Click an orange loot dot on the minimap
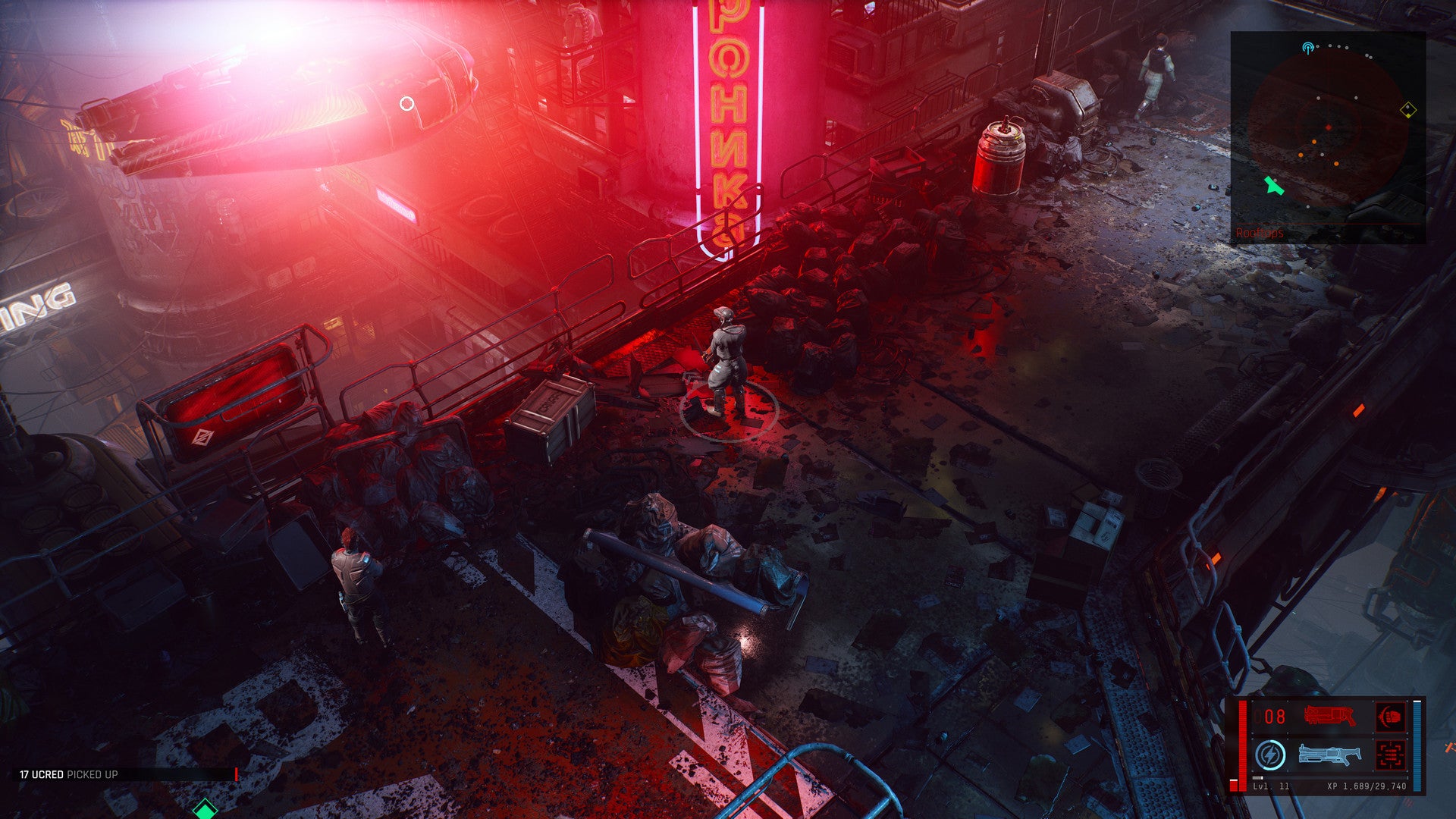The height and width of the screenshot is (819, 1456). click(x=1314, y=142)
